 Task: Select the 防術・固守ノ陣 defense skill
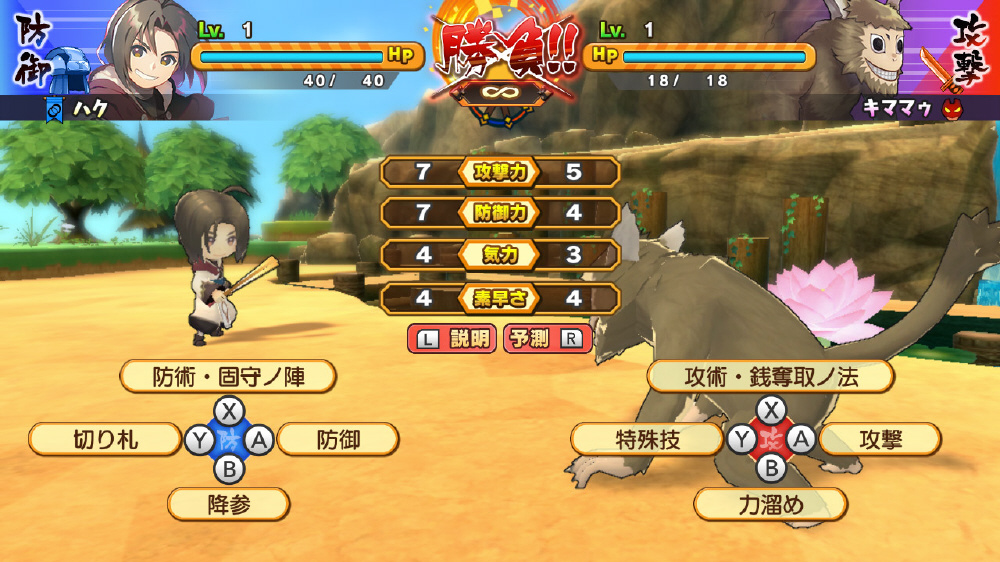[228, 377]
